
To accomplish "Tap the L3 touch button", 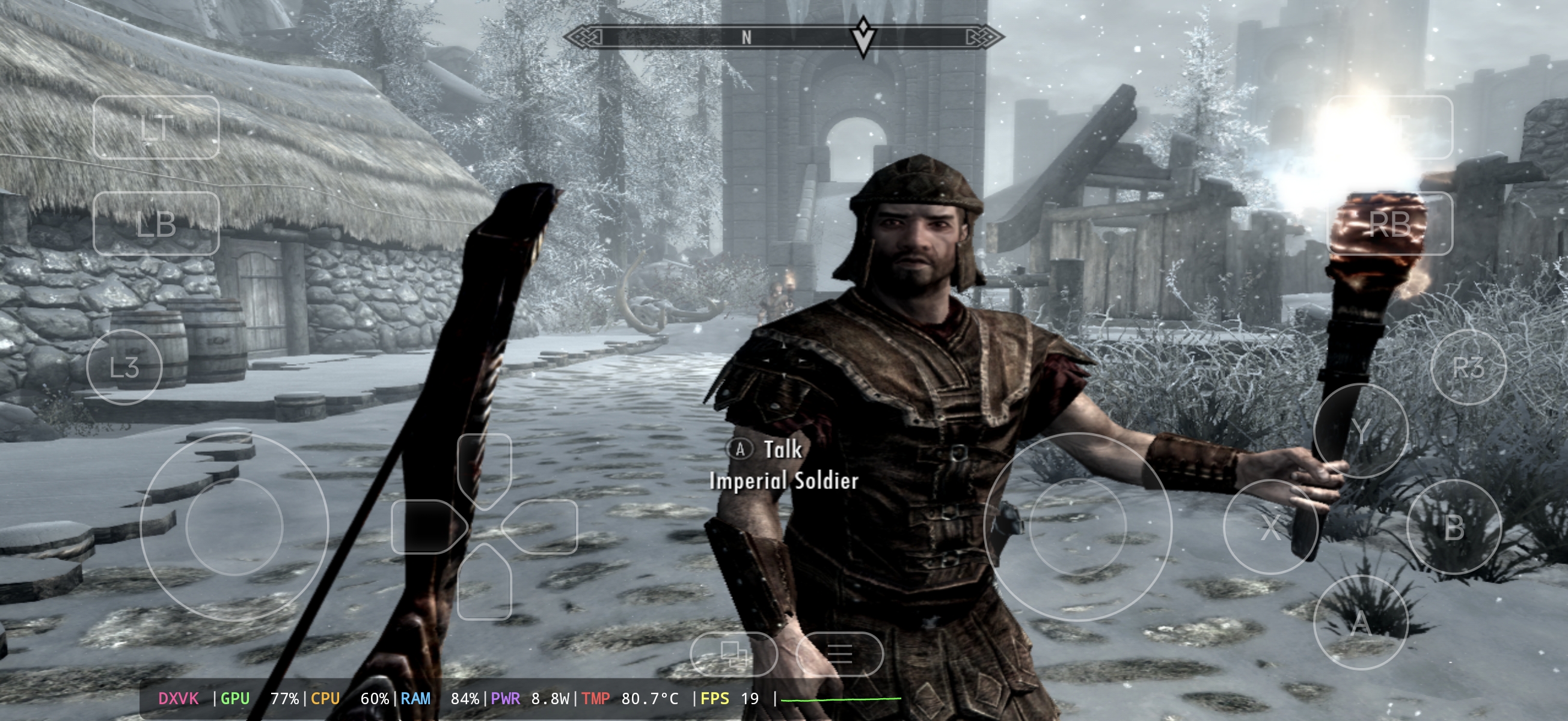I will [125, 367].
